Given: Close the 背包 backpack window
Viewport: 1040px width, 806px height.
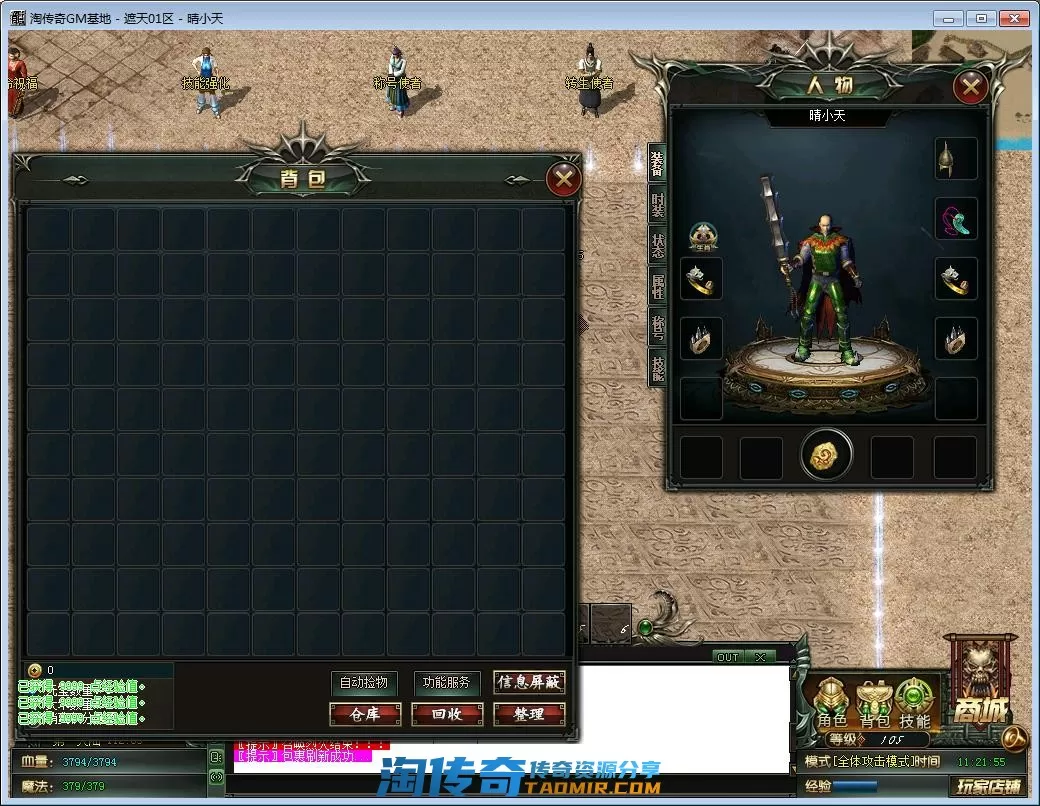Looking at the screenshot, I should pos(564,179).
